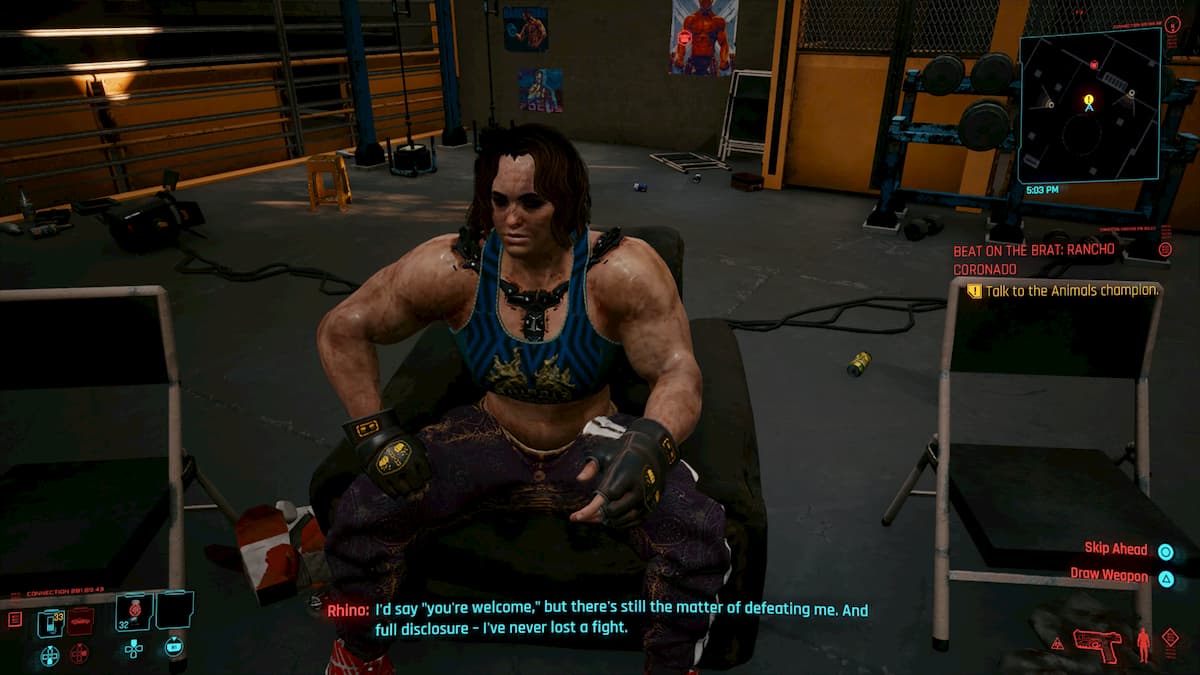The image size is (1200, 675).
Task: Click the red standing figure stance icon
Action: pos(1143,645)
